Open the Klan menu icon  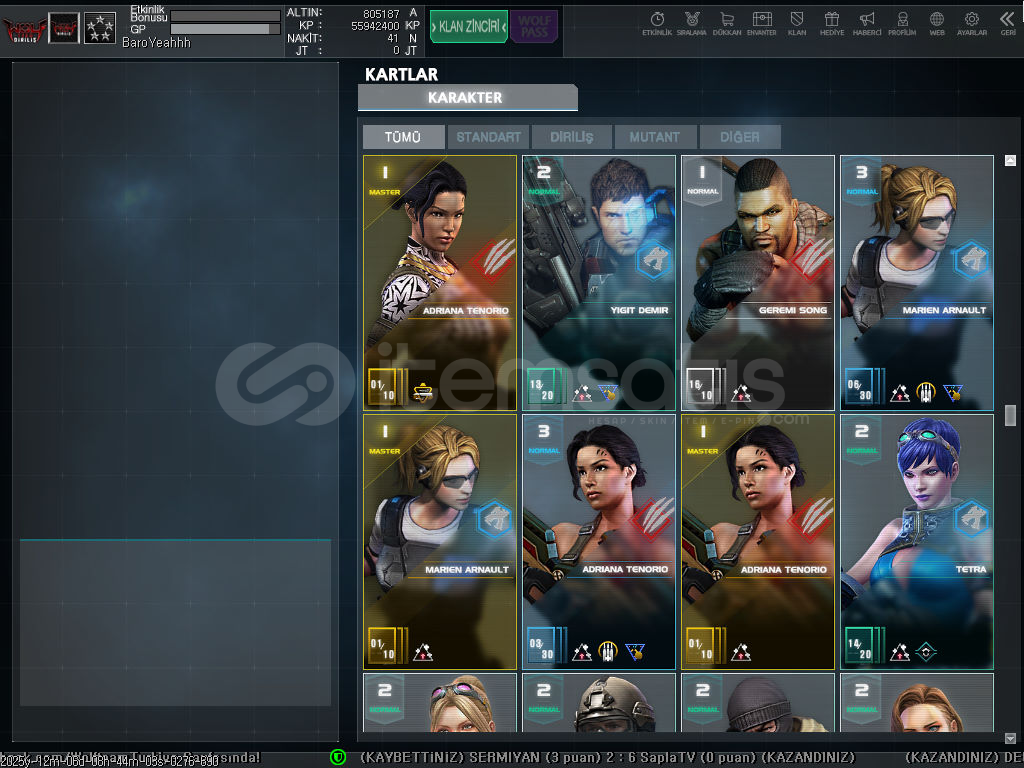tap(797, 23)
